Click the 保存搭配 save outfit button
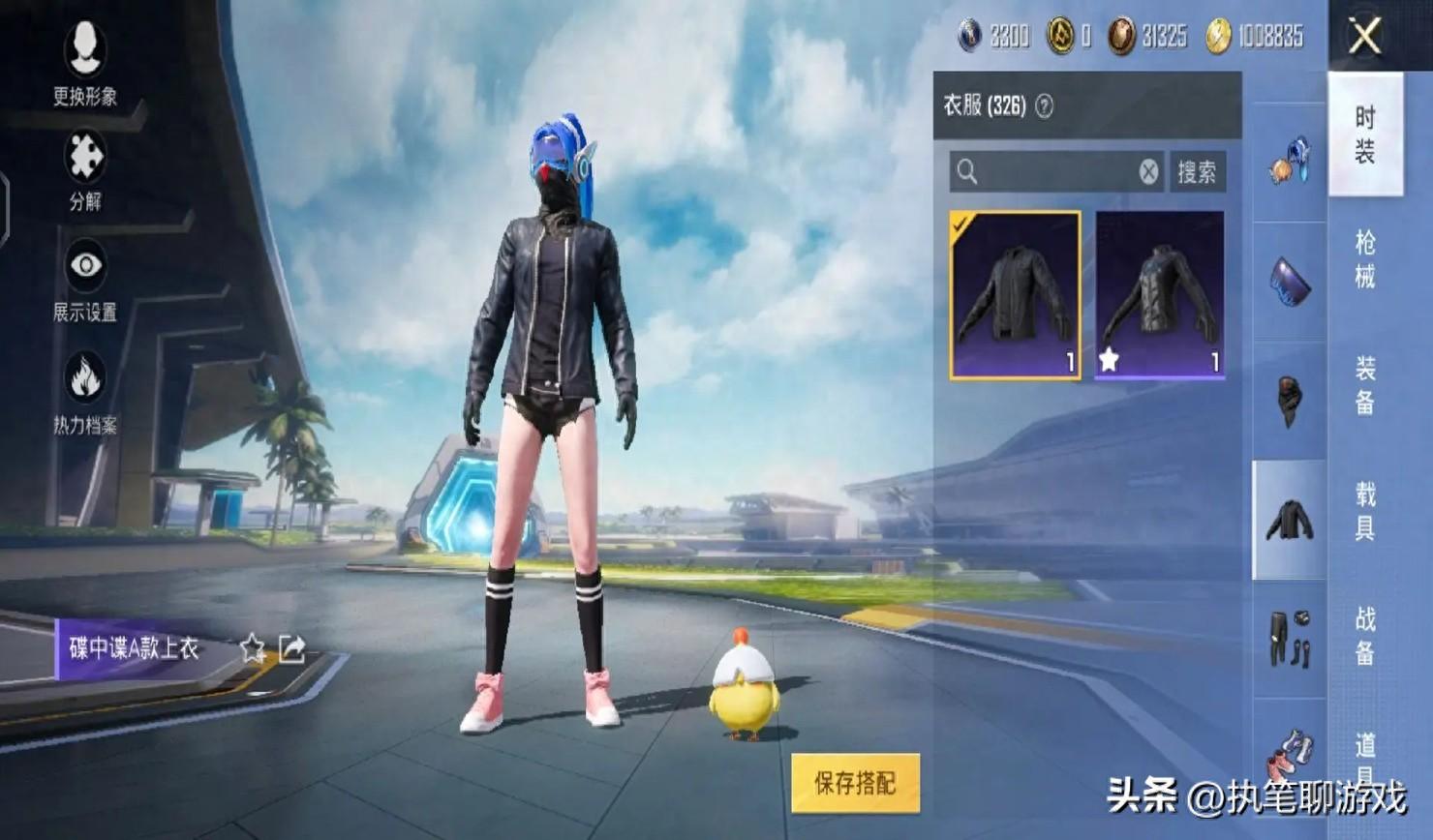The width and height of the screenshot is (1433, 840). [855, 782]
